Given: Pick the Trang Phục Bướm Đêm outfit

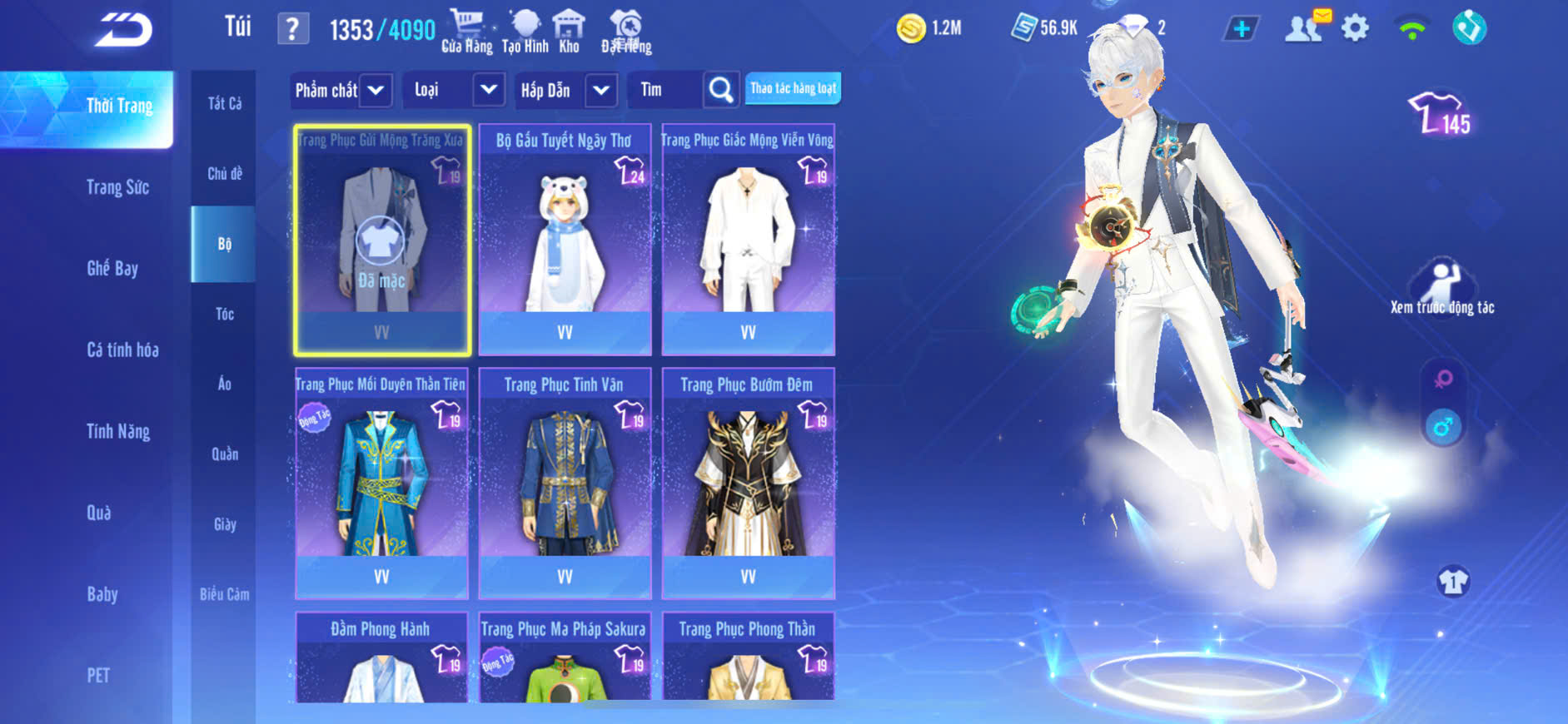Looking at the screenshot, I should (748, 483).
